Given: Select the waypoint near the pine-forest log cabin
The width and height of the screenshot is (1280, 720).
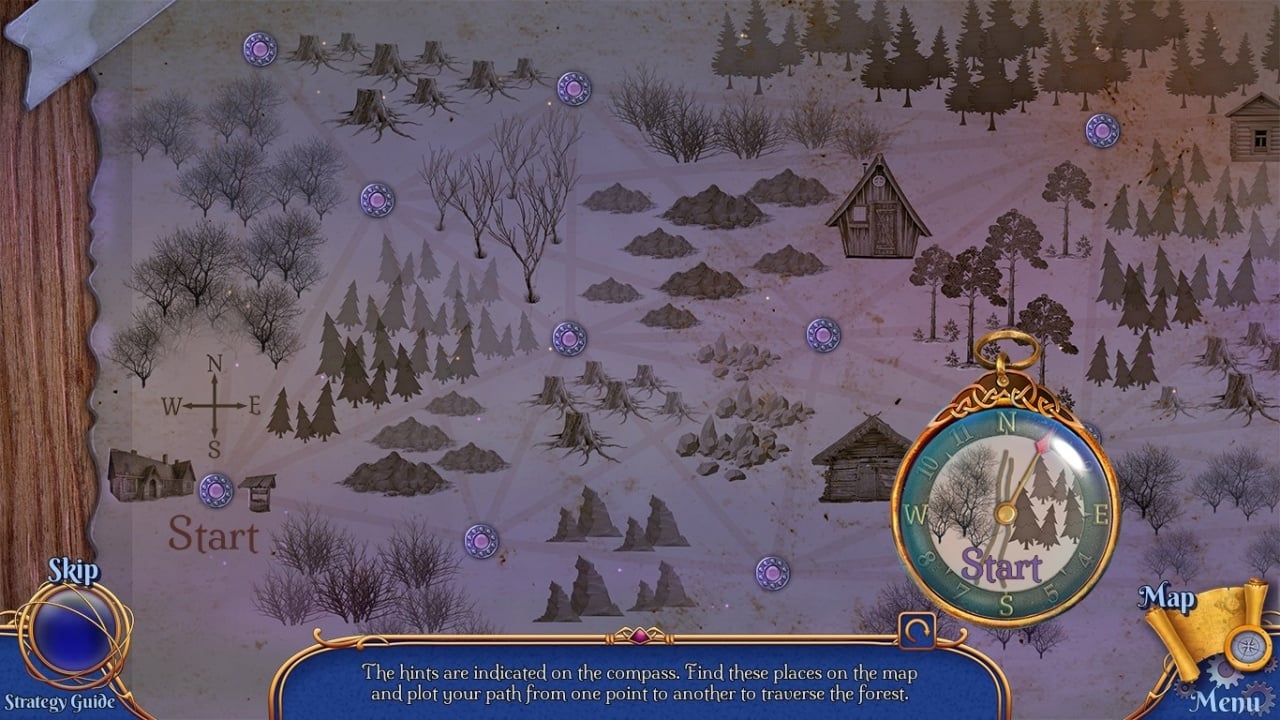Looking at the screenshot, I should click(x=1102, y=130).
